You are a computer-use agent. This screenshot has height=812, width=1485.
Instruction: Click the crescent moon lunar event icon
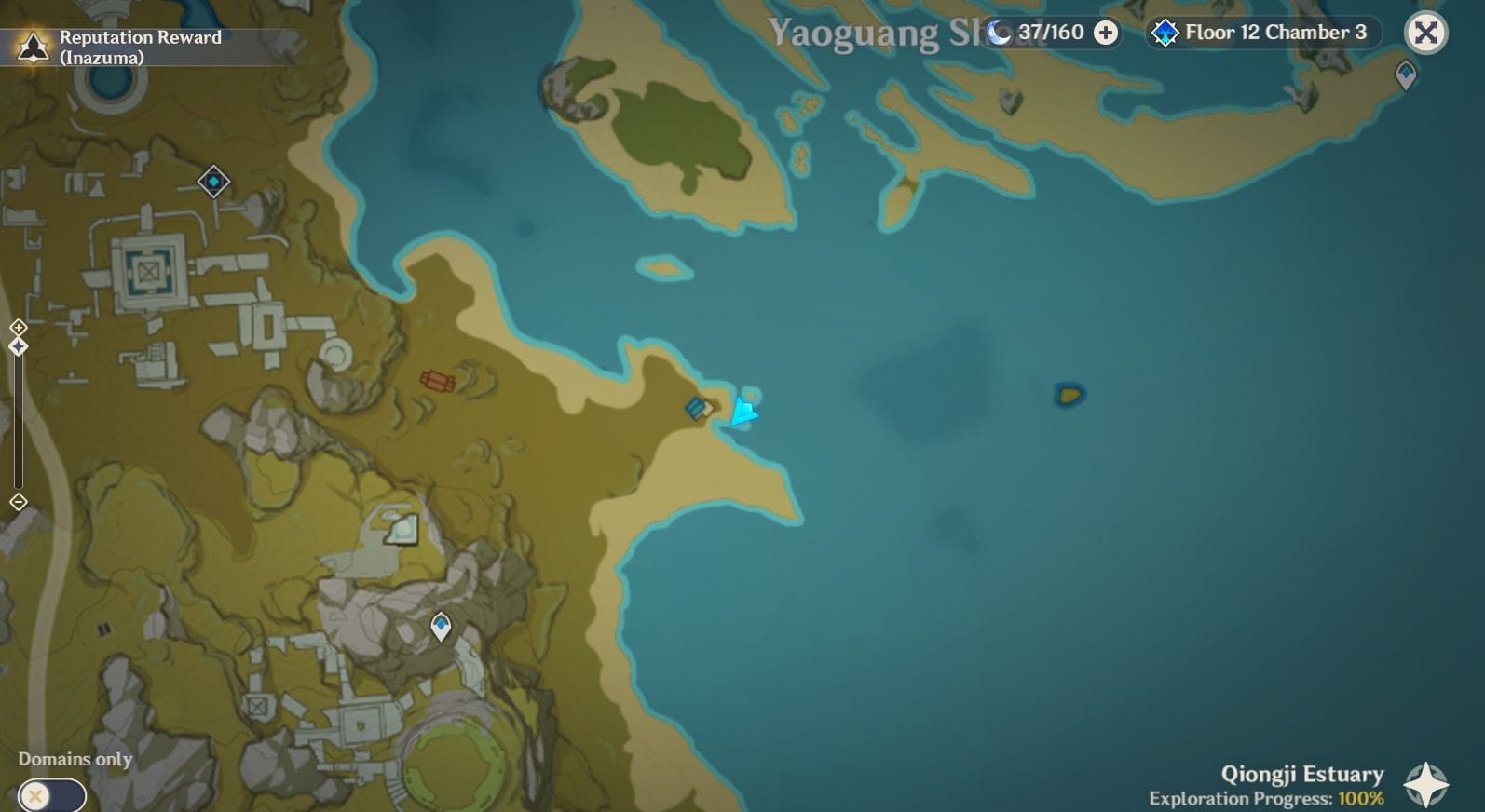pyautogui.click(x=999, y=33)
